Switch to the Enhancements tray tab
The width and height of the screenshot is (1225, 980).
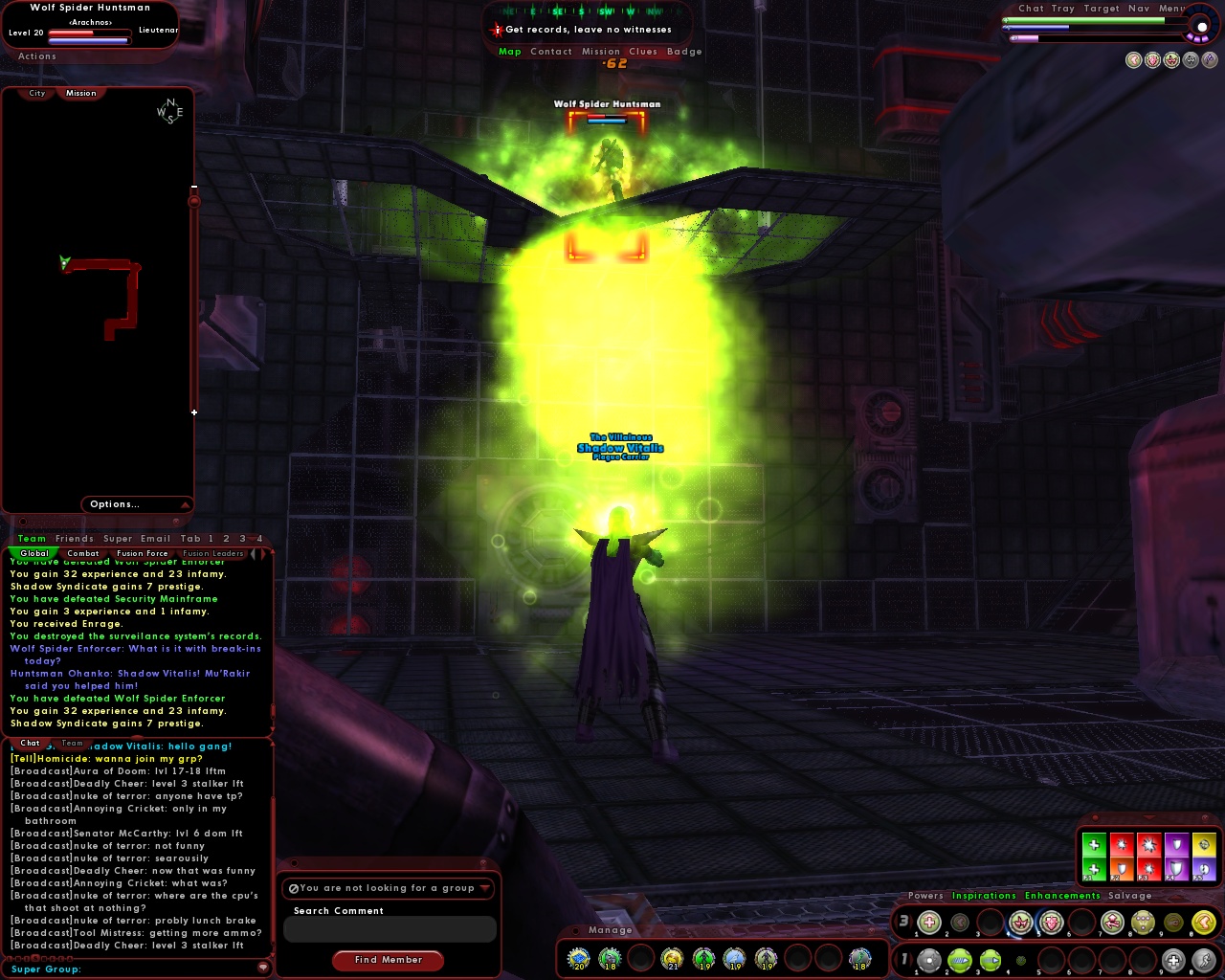[1062, 896]
